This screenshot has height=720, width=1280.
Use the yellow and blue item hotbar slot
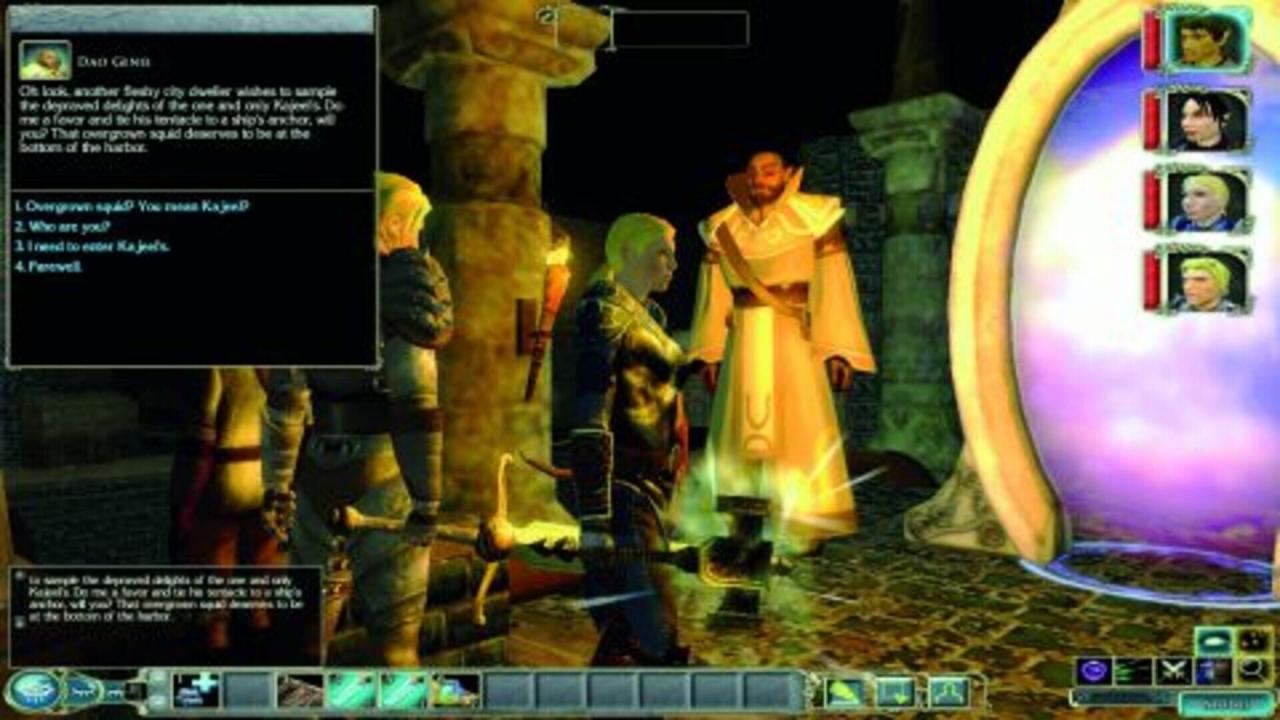point(455,690)
